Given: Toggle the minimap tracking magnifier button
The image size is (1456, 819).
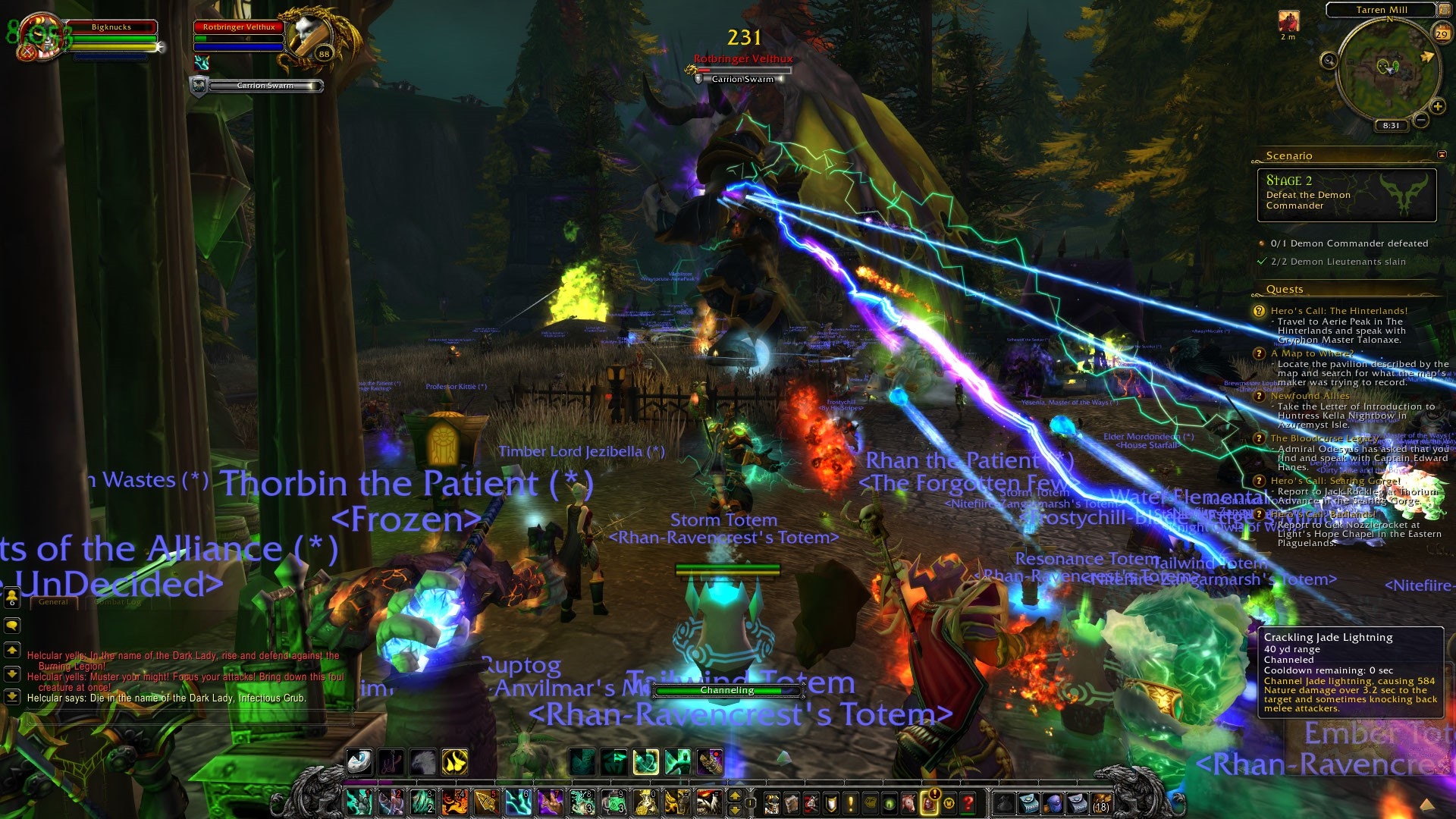Looking at the screenshot, I should 1329,61.
